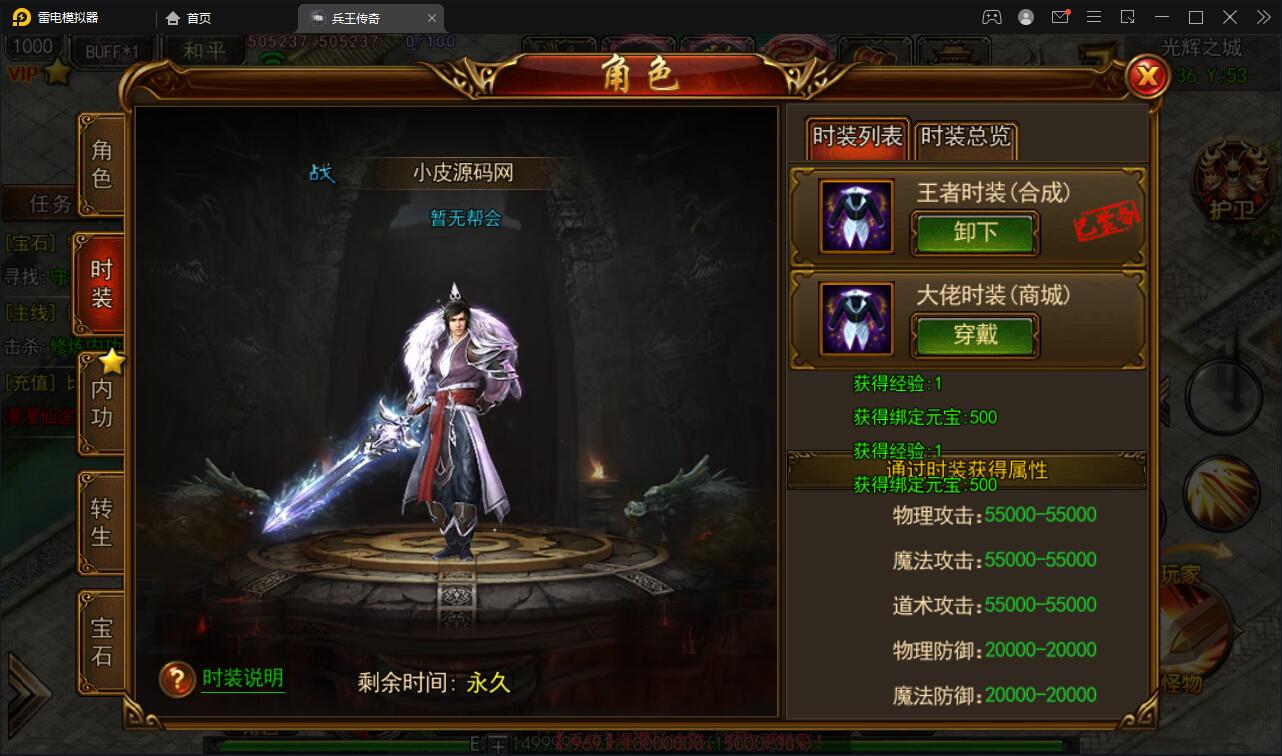The height and width of the screenshot is (756, 1282).
Task: Expand the title bar overflow chevron
Action: pyautogui.click(x=1264, y=17)
